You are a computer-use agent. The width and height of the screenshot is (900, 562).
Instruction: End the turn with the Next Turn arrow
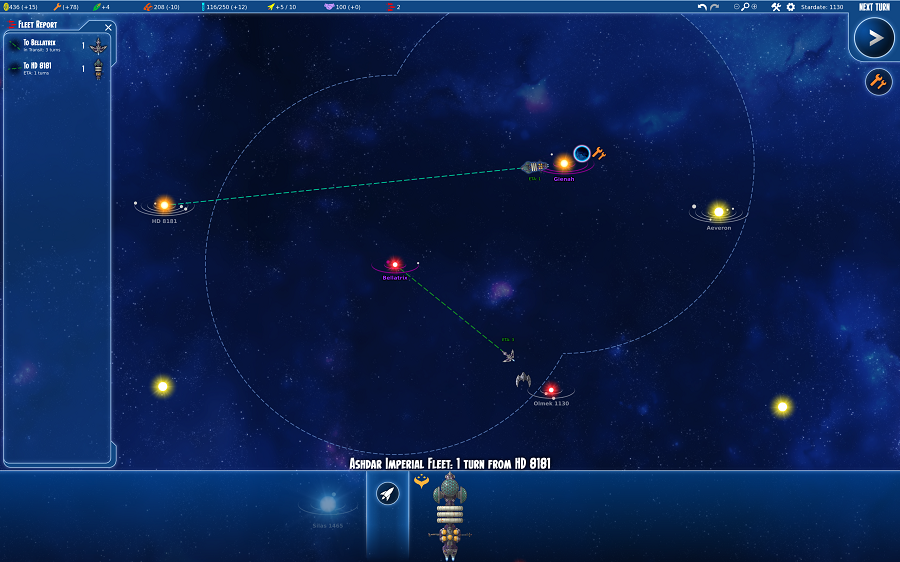pyautogui.click(x=874, y=39)
